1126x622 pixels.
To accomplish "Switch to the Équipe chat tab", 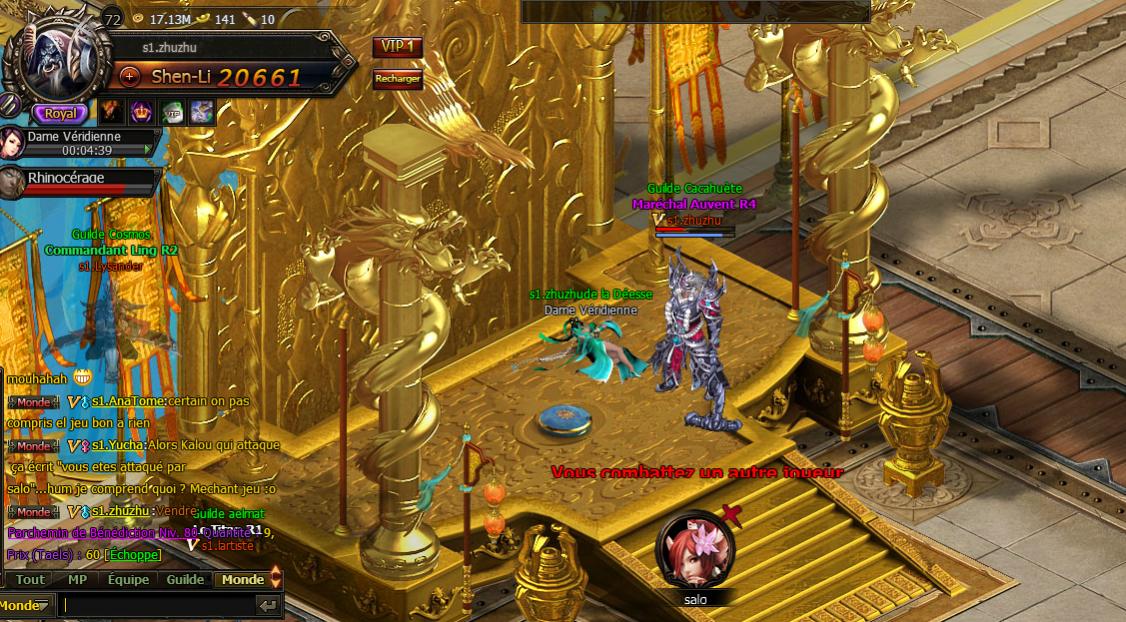I will pyautogui.click(x=128, y=579).
